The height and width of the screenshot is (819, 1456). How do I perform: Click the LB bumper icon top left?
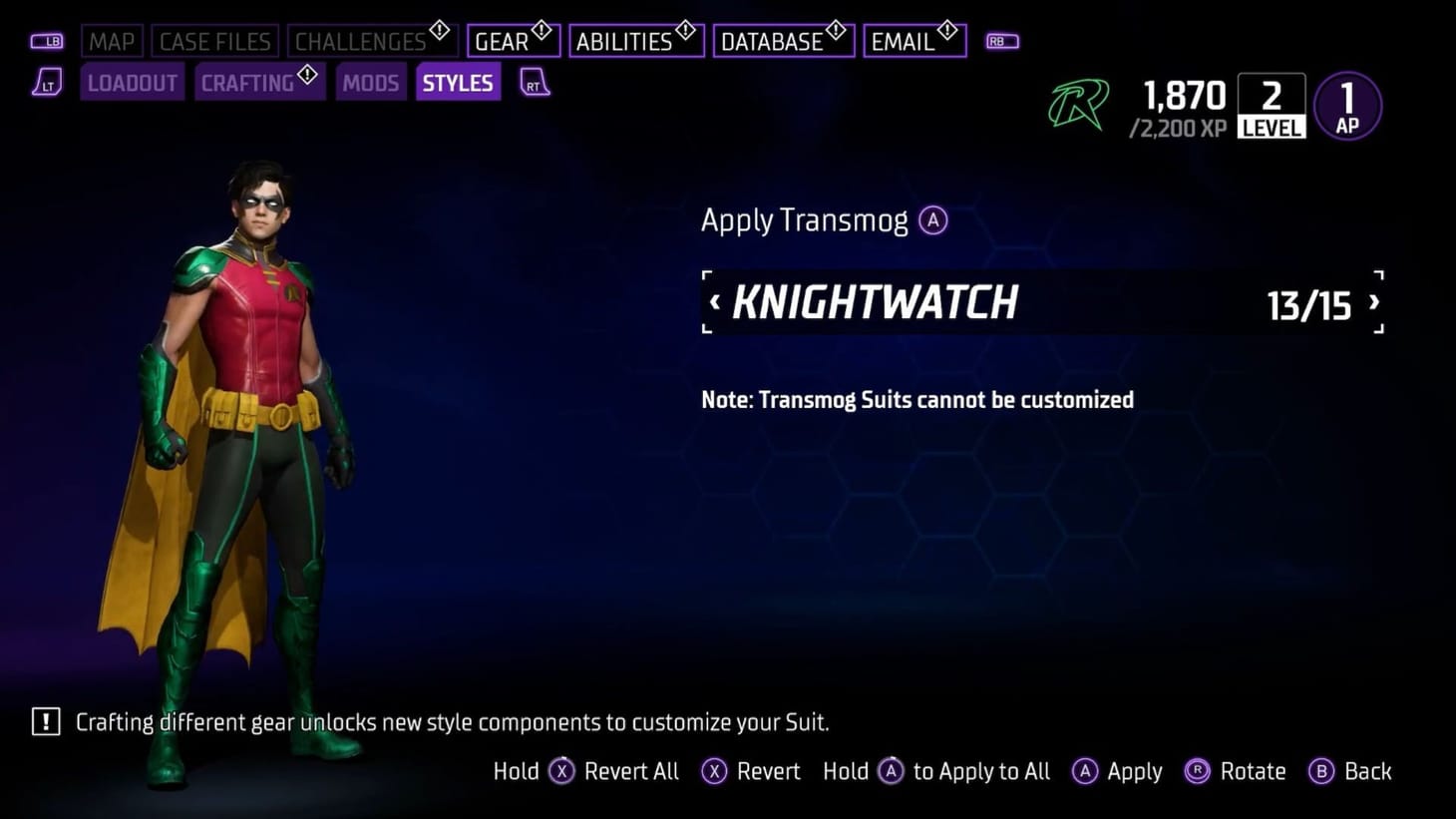click(47, 41)
